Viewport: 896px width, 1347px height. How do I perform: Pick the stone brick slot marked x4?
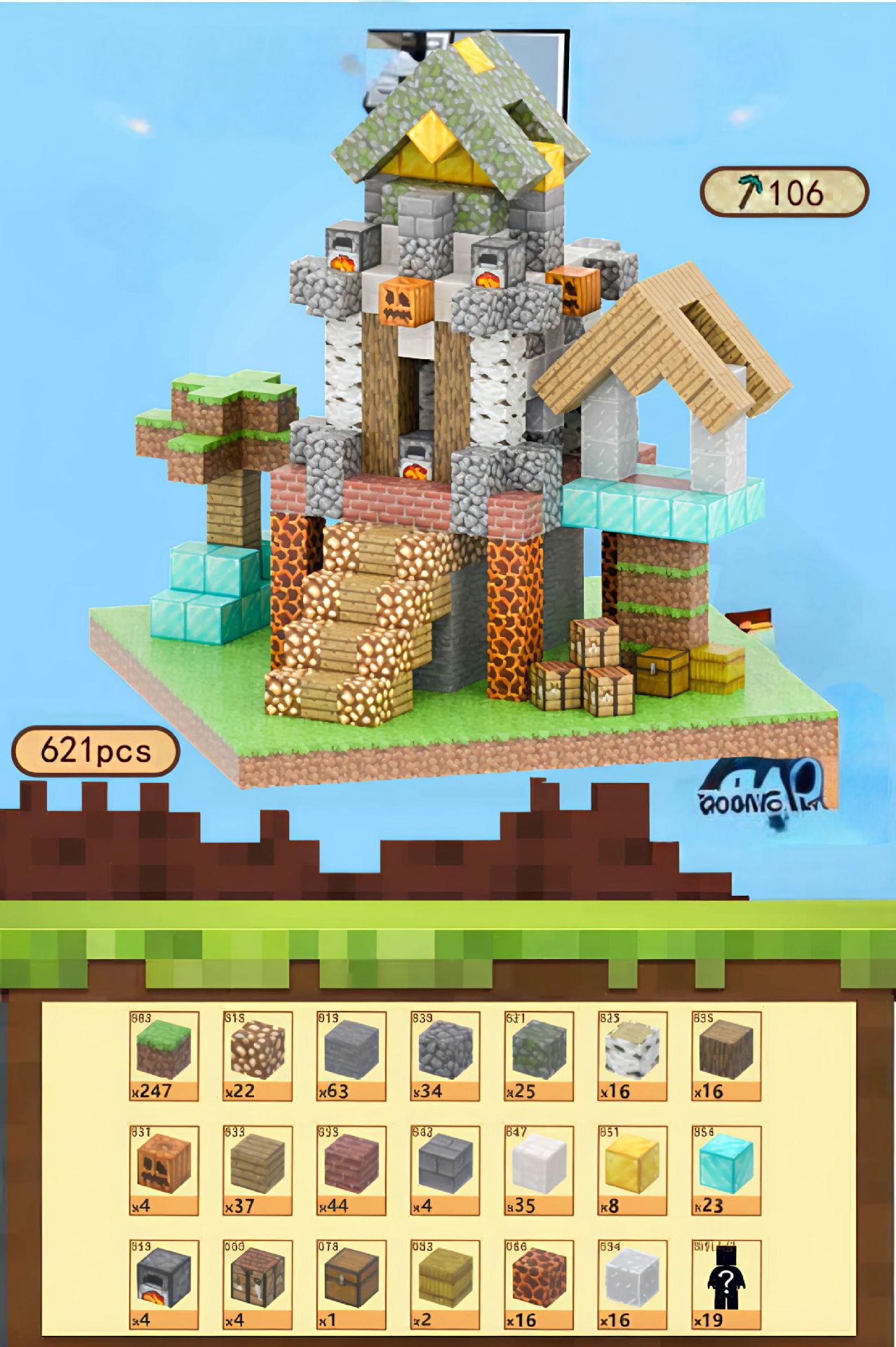coord(445,1169)
